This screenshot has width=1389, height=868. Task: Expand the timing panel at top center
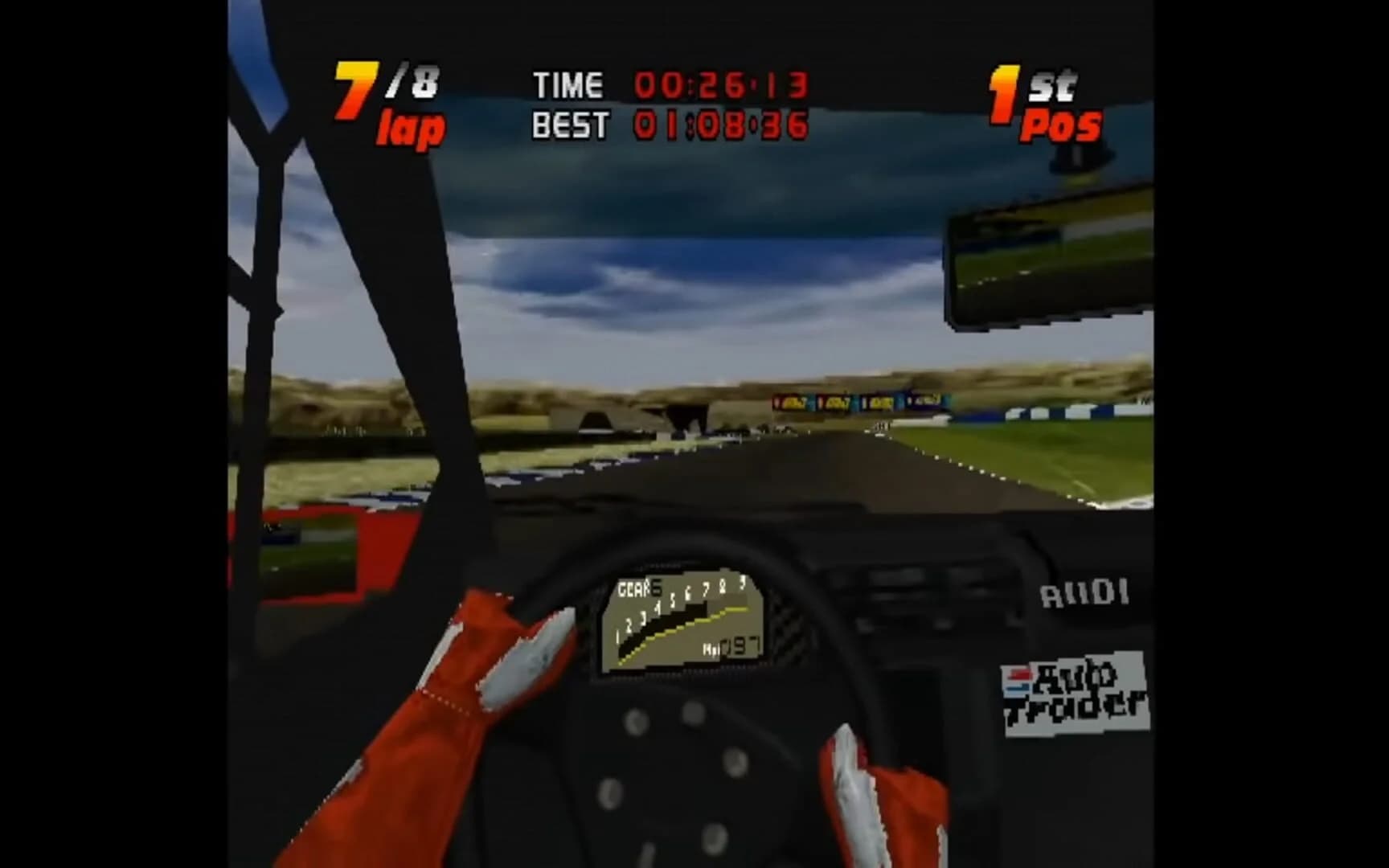(x=667, y=103)
